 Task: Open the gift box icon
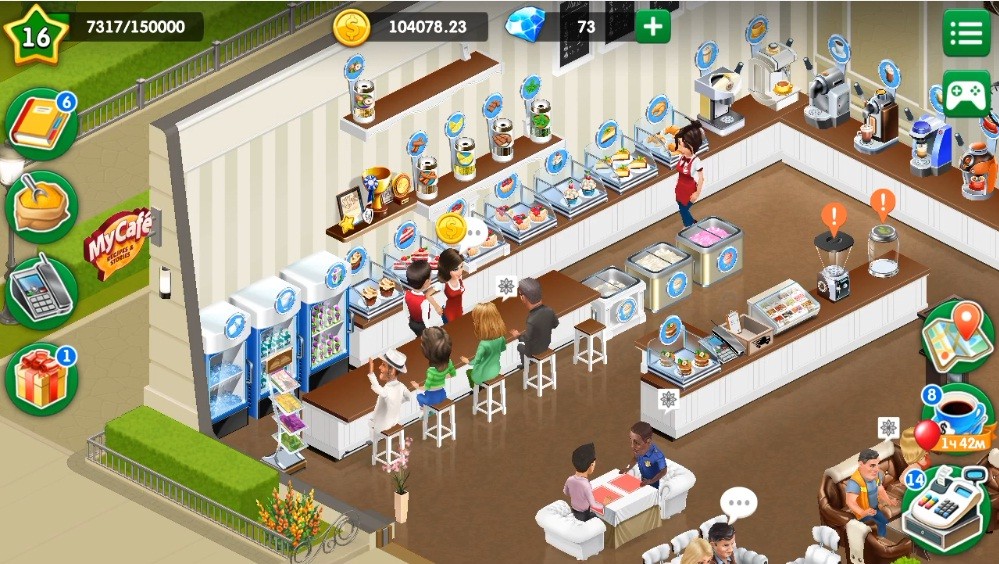[x=40, y=380]
